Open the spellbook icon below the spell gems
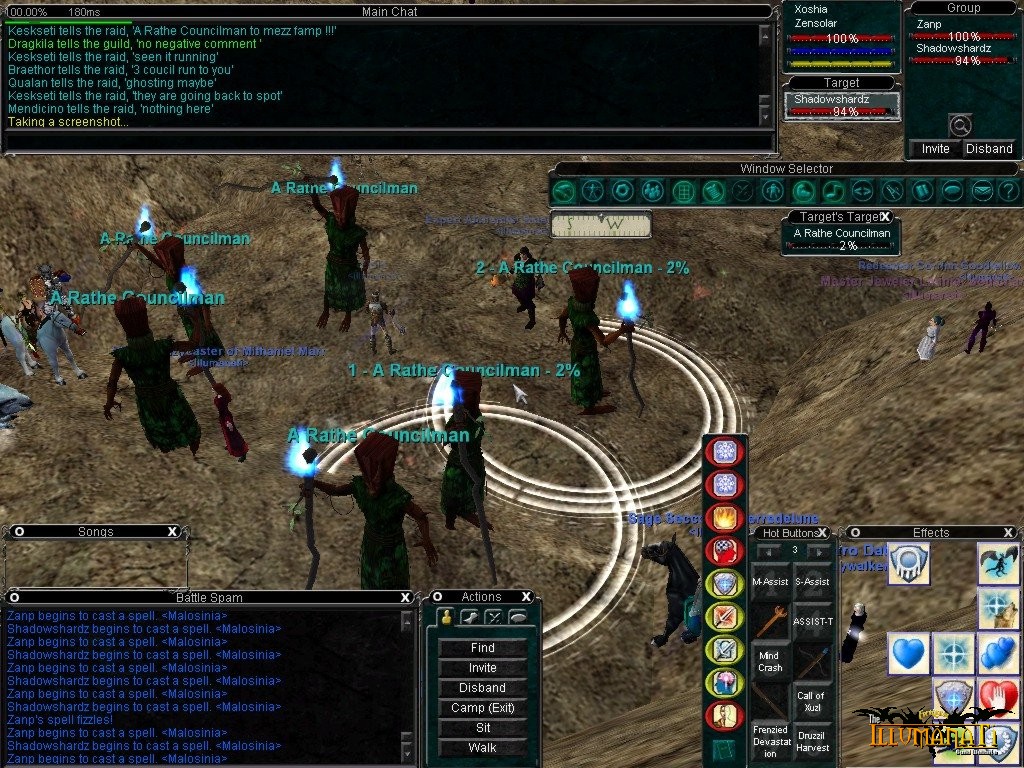The height and width of the screenshot is (768, 1024). coord(723,750)
